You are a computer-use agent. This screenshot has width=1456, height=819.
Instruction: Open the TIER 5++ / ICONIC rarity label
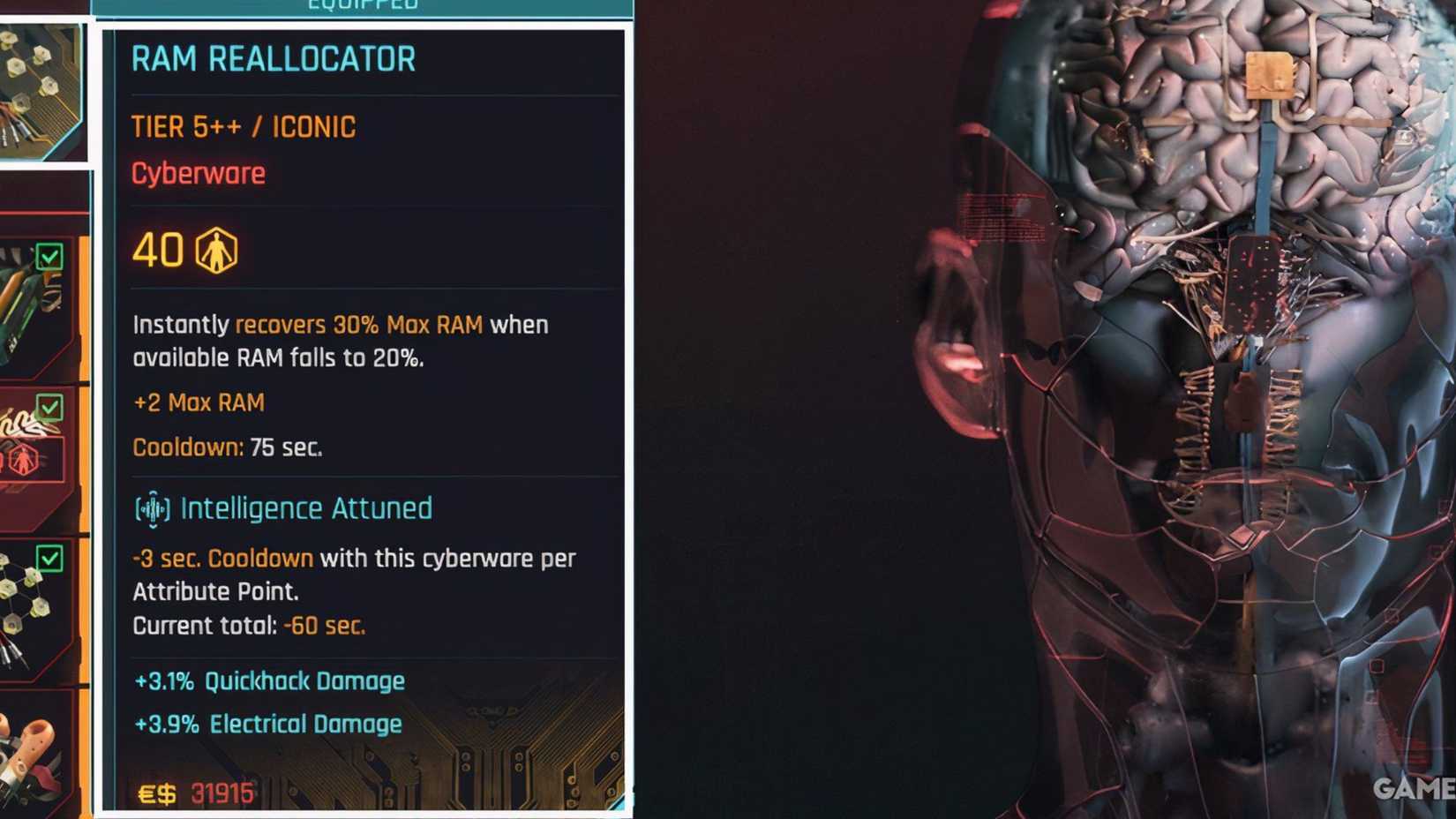click(244, 126)
